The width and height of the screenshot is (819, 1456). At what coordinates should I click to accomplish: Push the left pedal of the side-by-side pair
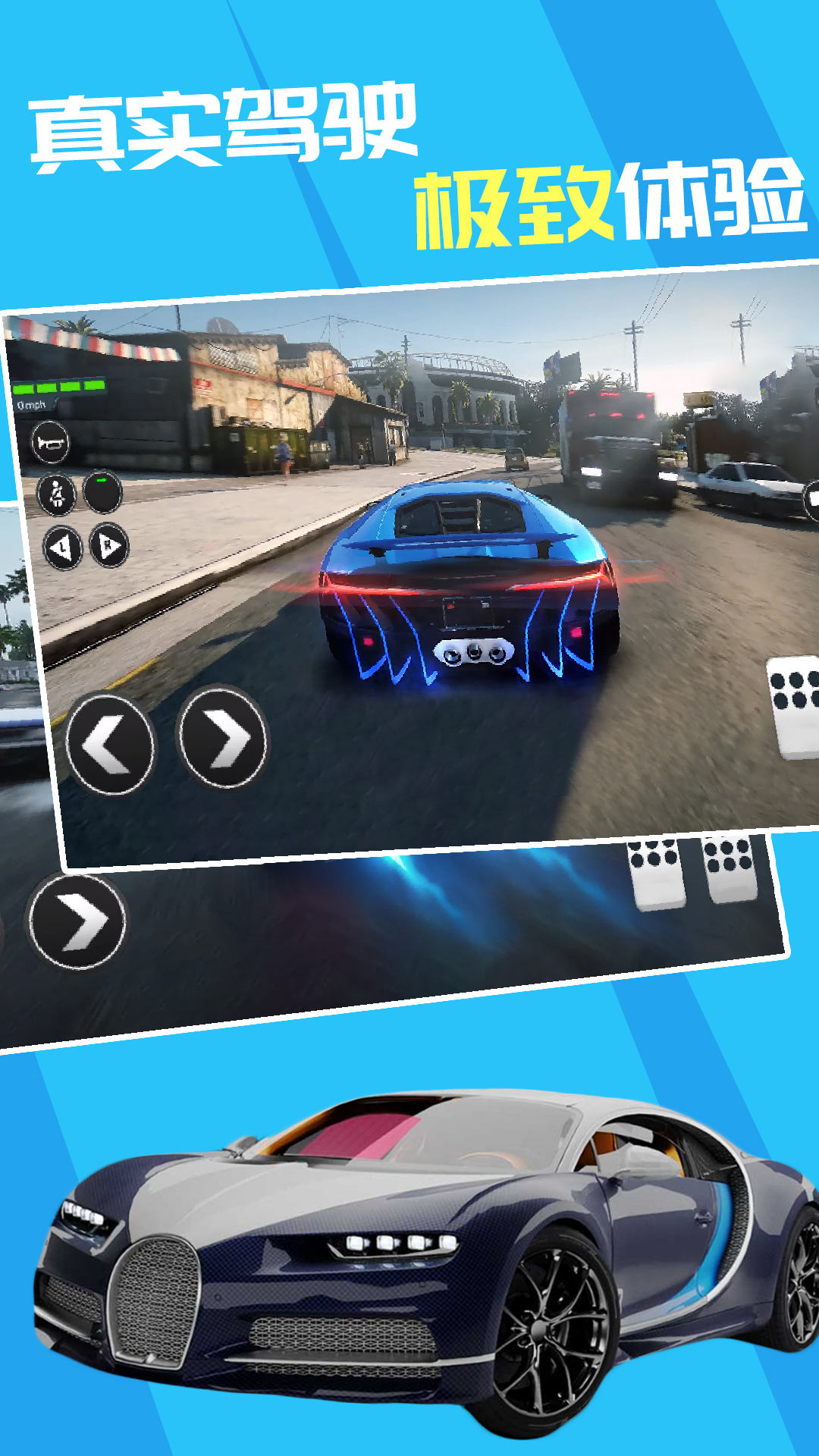click(x=655, y=872)
